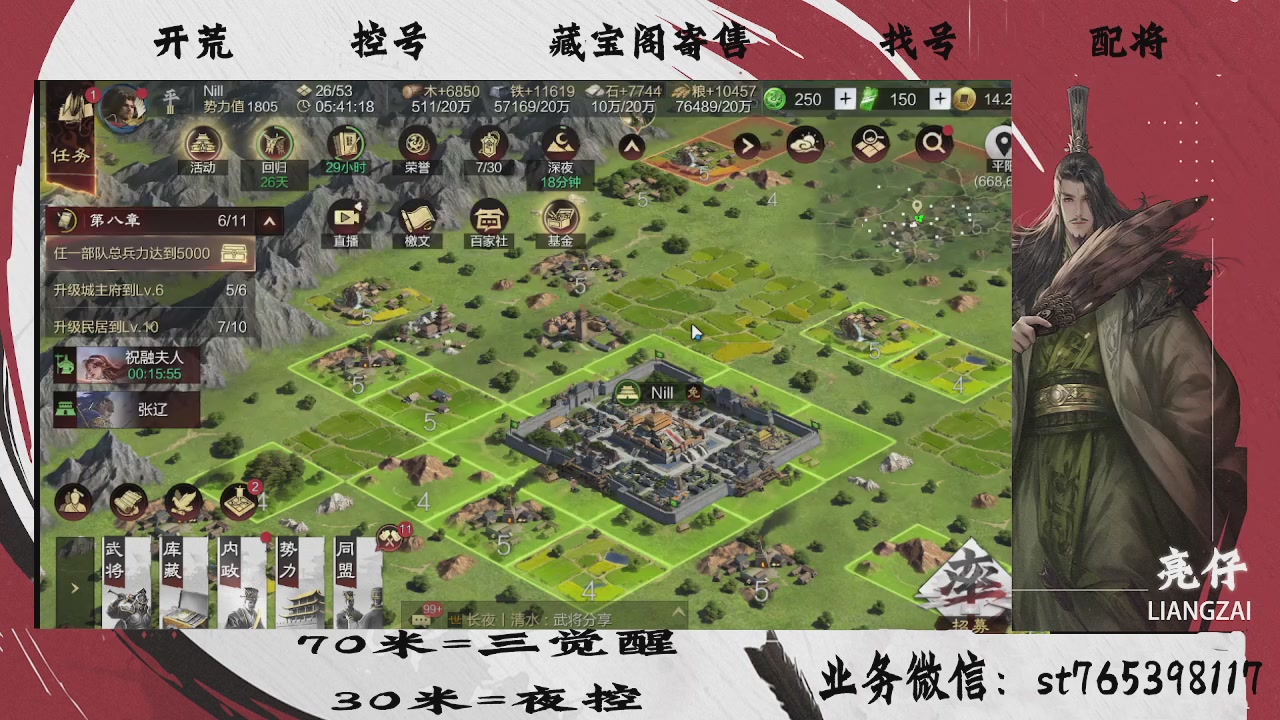The height and width of the screenshot is (720, 1280).
Task: Click the world map icon near the search
Action: [x=870, y=144]
